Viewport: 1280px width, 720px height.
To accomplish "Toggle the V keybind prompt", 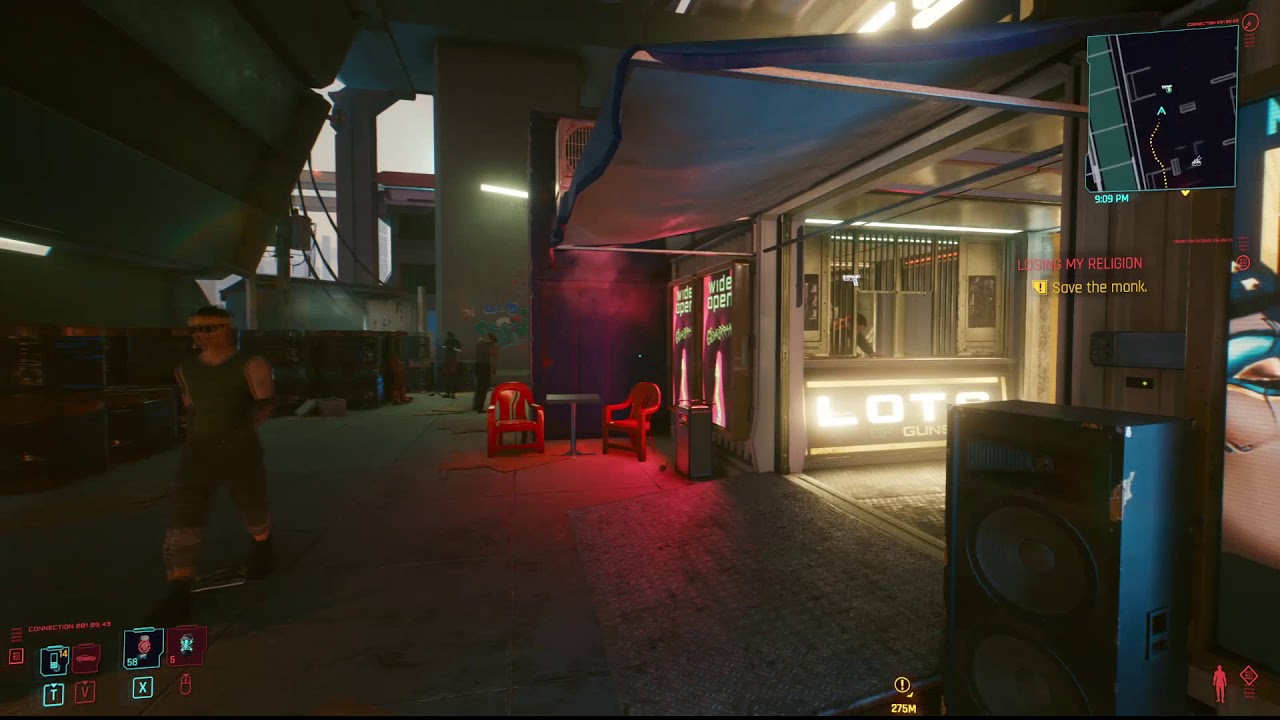I will click(85, 692).
